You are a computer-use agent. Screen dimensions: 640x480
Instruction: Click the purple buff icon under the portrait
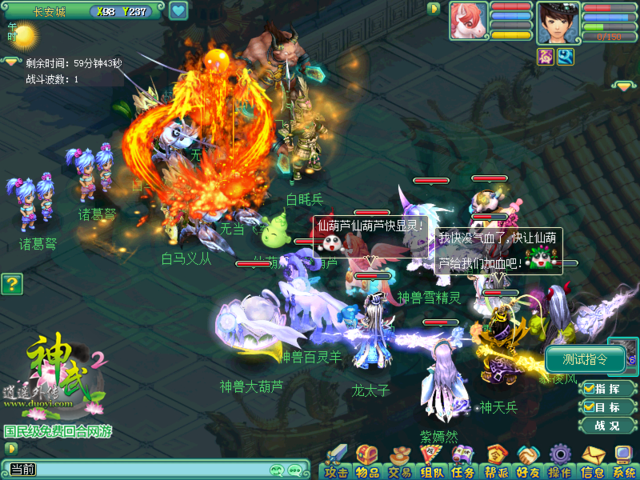546,57
